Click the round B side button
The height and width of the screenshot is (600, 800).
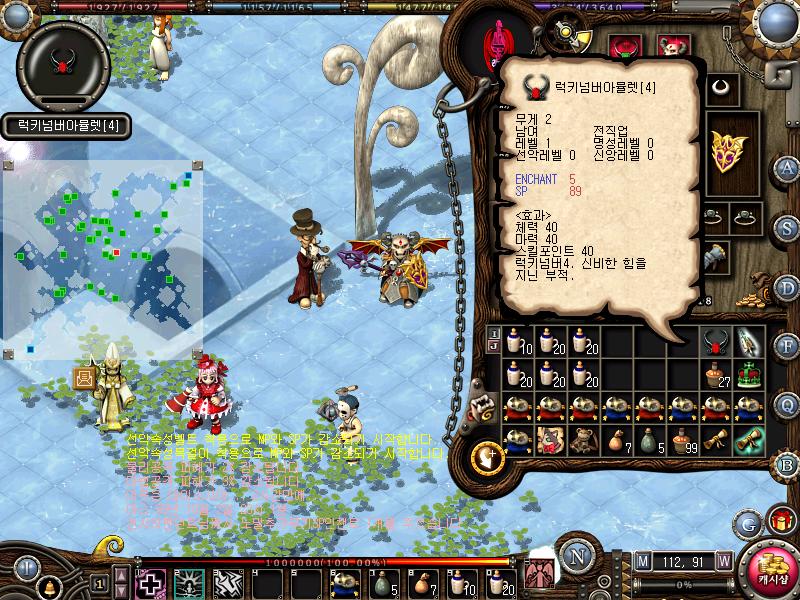coord(788,465)
